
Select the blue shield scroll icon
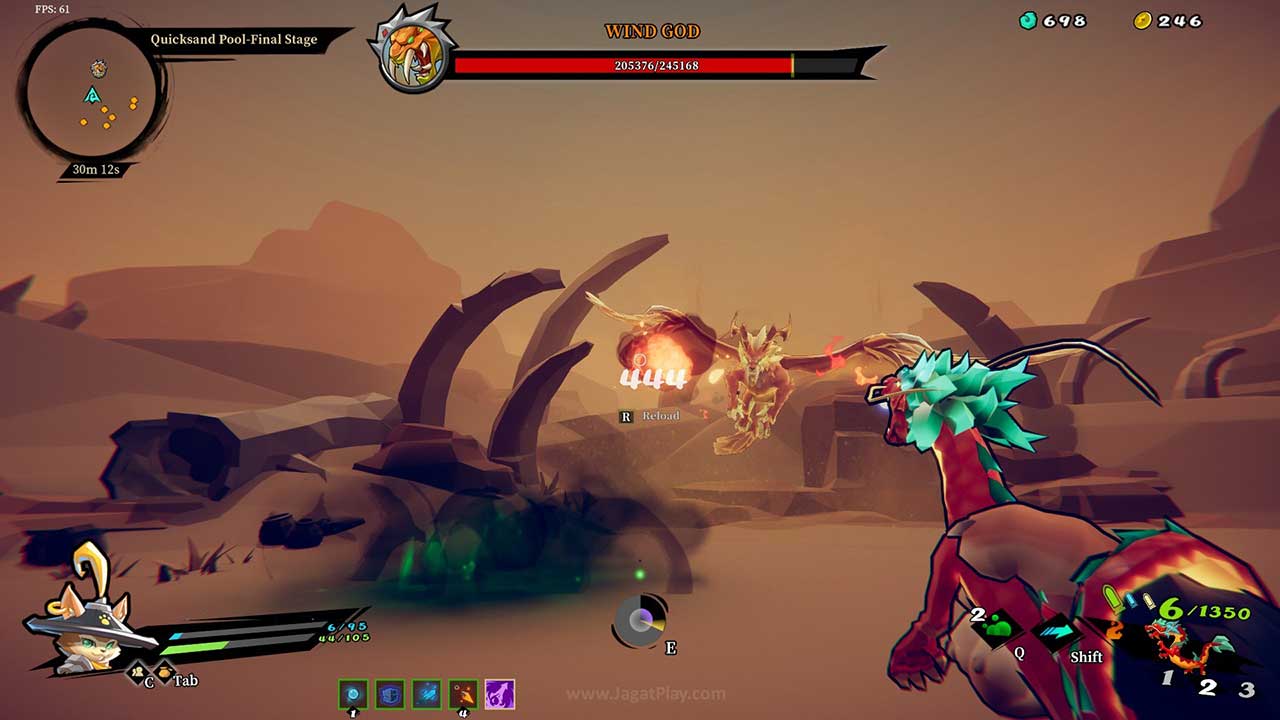click(x=390, y=694)
